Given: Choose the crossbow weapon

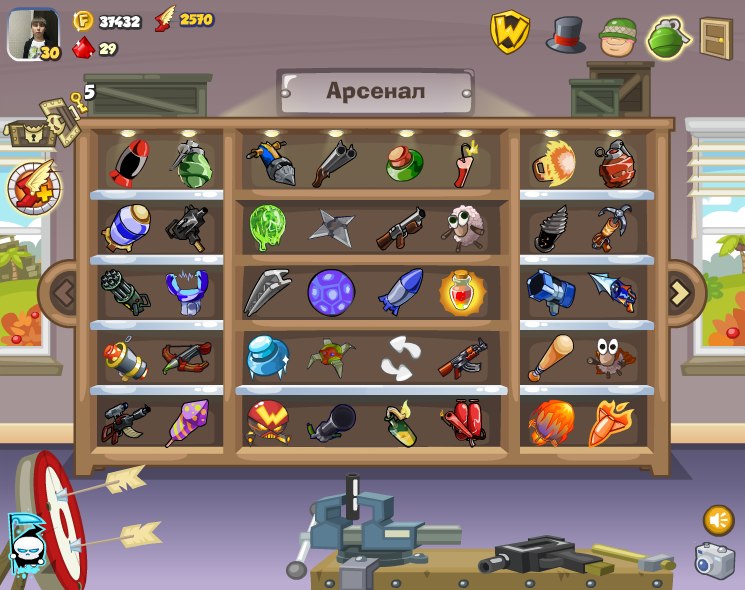Looking at the screenshot, I should click(187, 357).
